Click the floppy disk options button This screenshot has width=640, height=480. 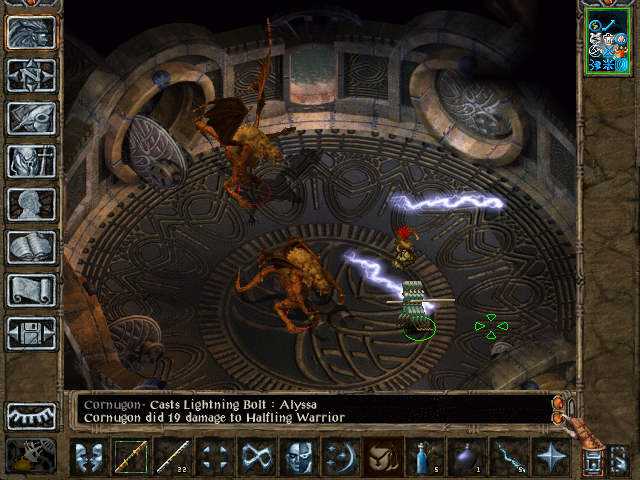(x=32, y=333)
